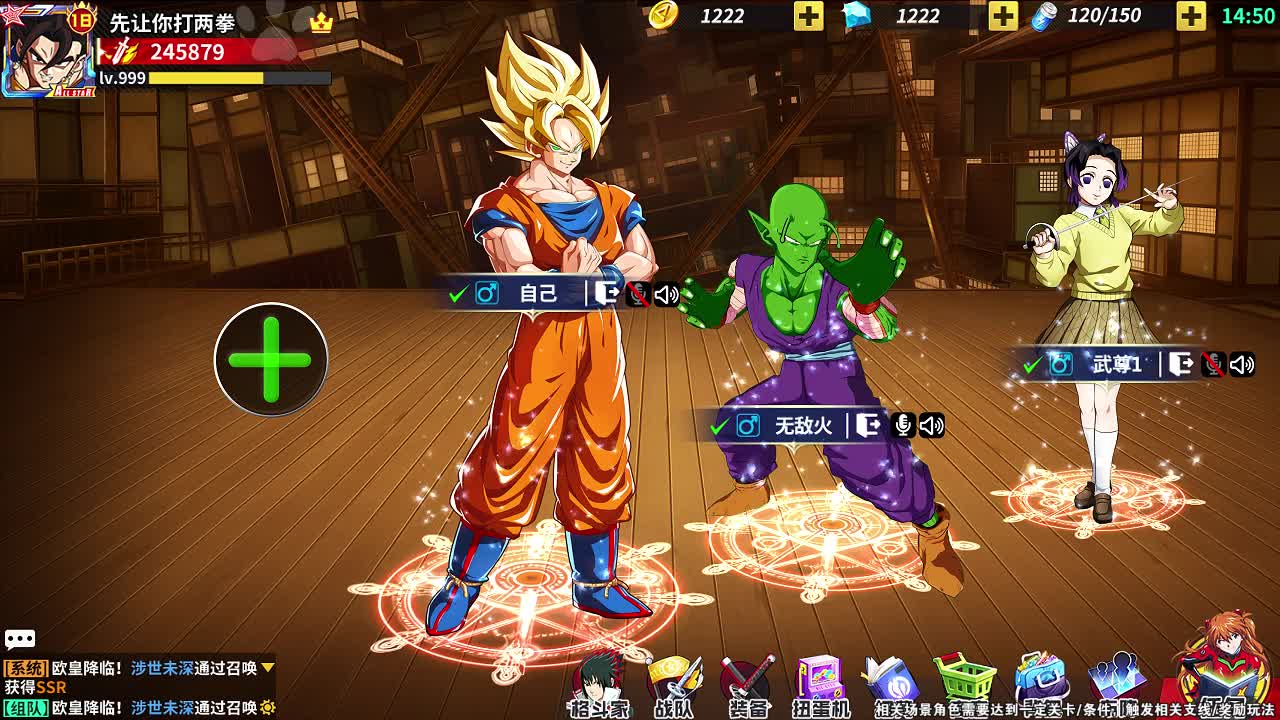Toggle the speaker beside 无敌火
Screen dimensions: 1280x720
pos(931,426)
